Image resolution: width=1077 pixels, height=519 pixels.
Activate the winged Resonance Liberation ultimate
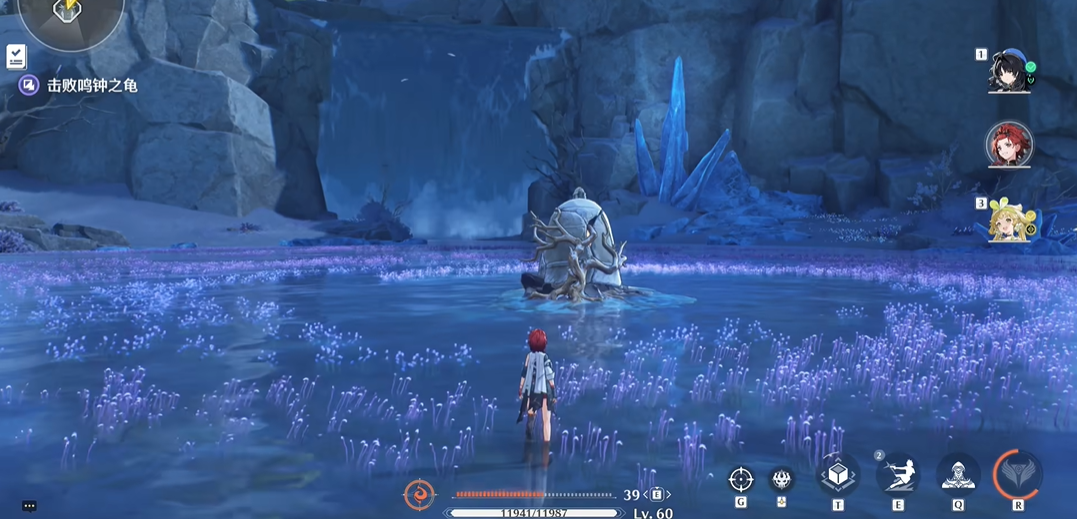coord(1018,474)
